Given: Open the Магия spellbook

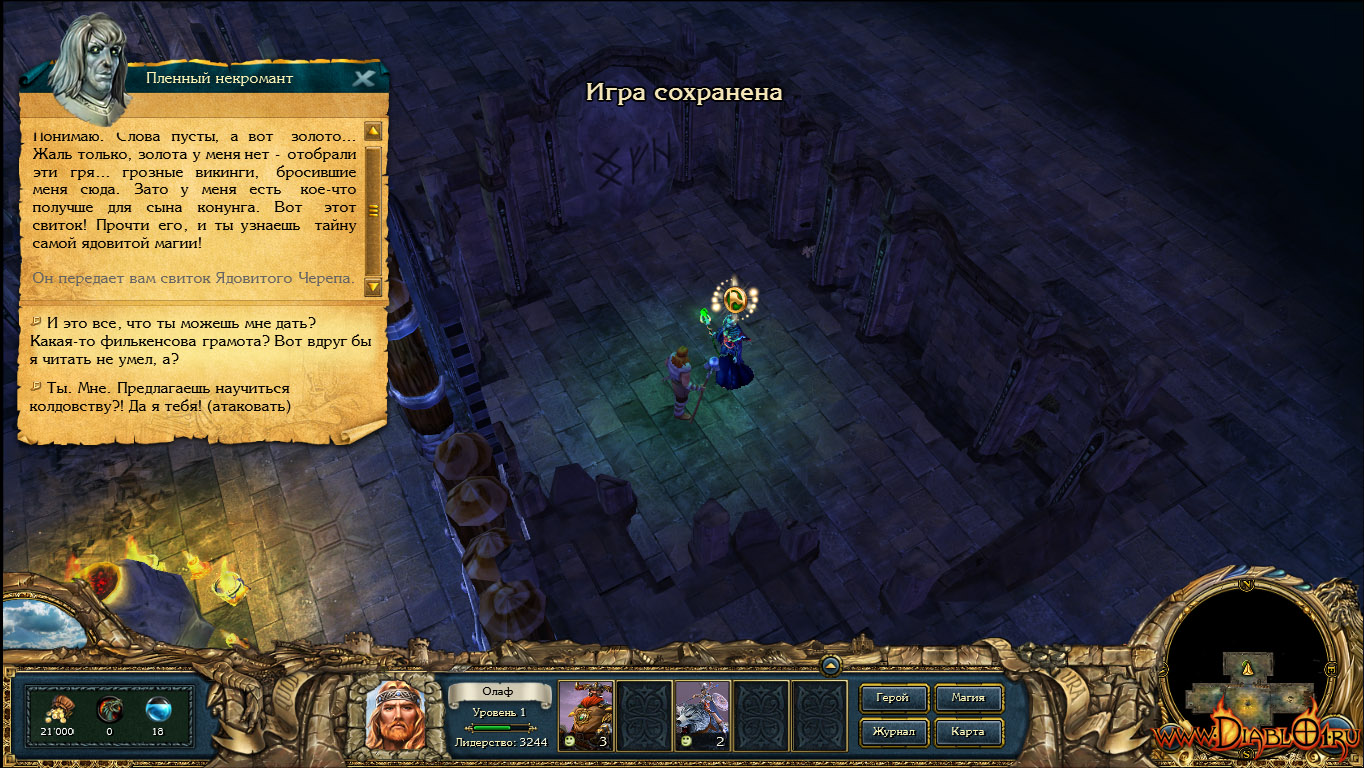Looking at the screenshot, I should click(x=967, y=697).
